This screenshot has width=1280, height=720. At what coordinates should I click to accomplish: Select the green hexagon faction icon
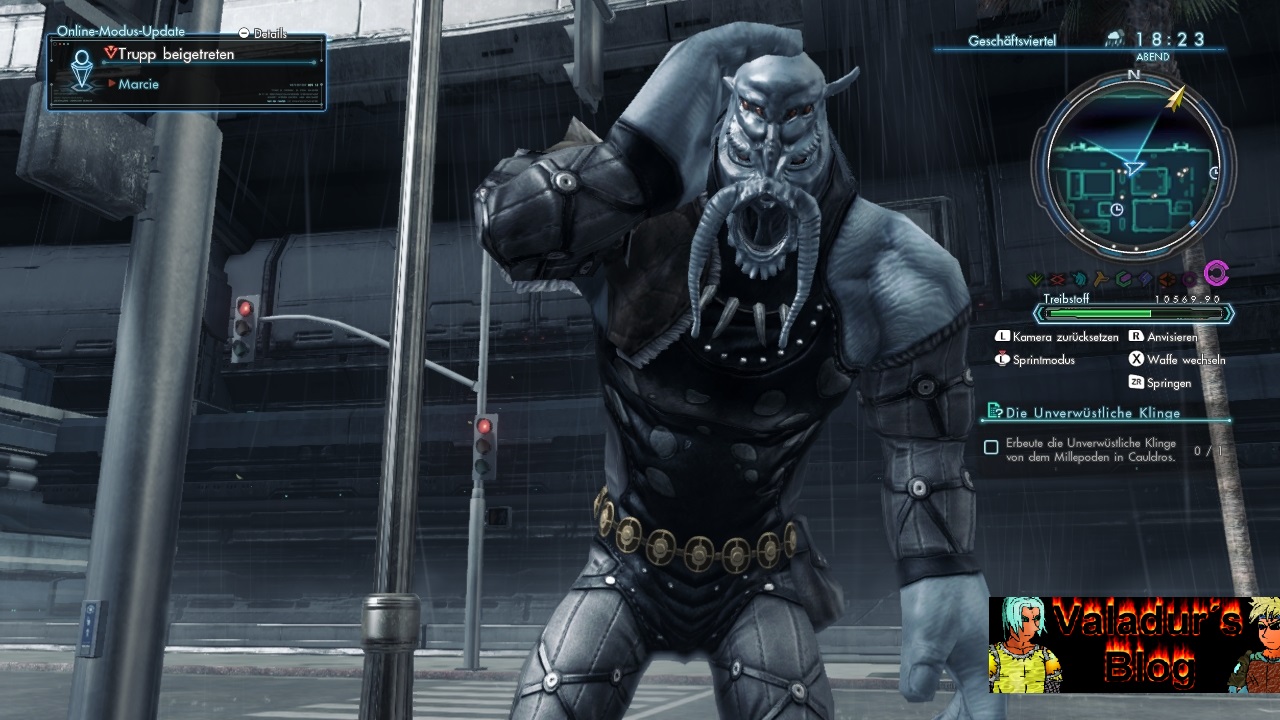pos(1122,276)
